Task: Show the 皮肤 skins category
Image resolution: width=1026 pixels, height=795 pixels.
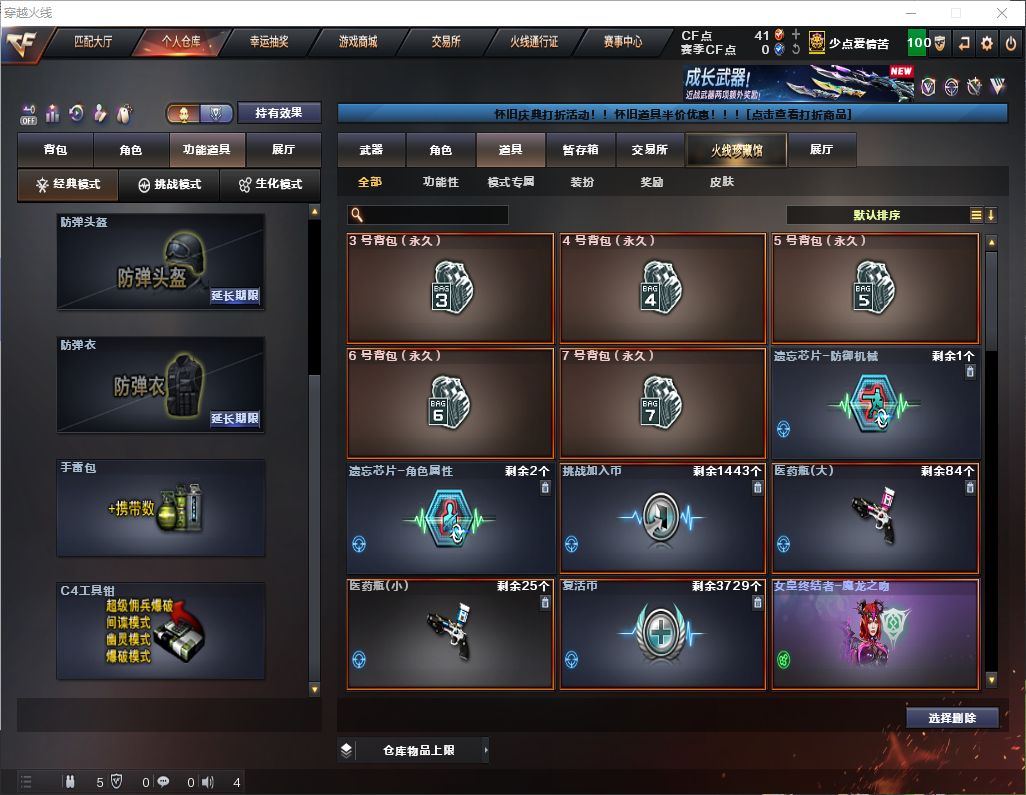Action: [x=721, y=182]
